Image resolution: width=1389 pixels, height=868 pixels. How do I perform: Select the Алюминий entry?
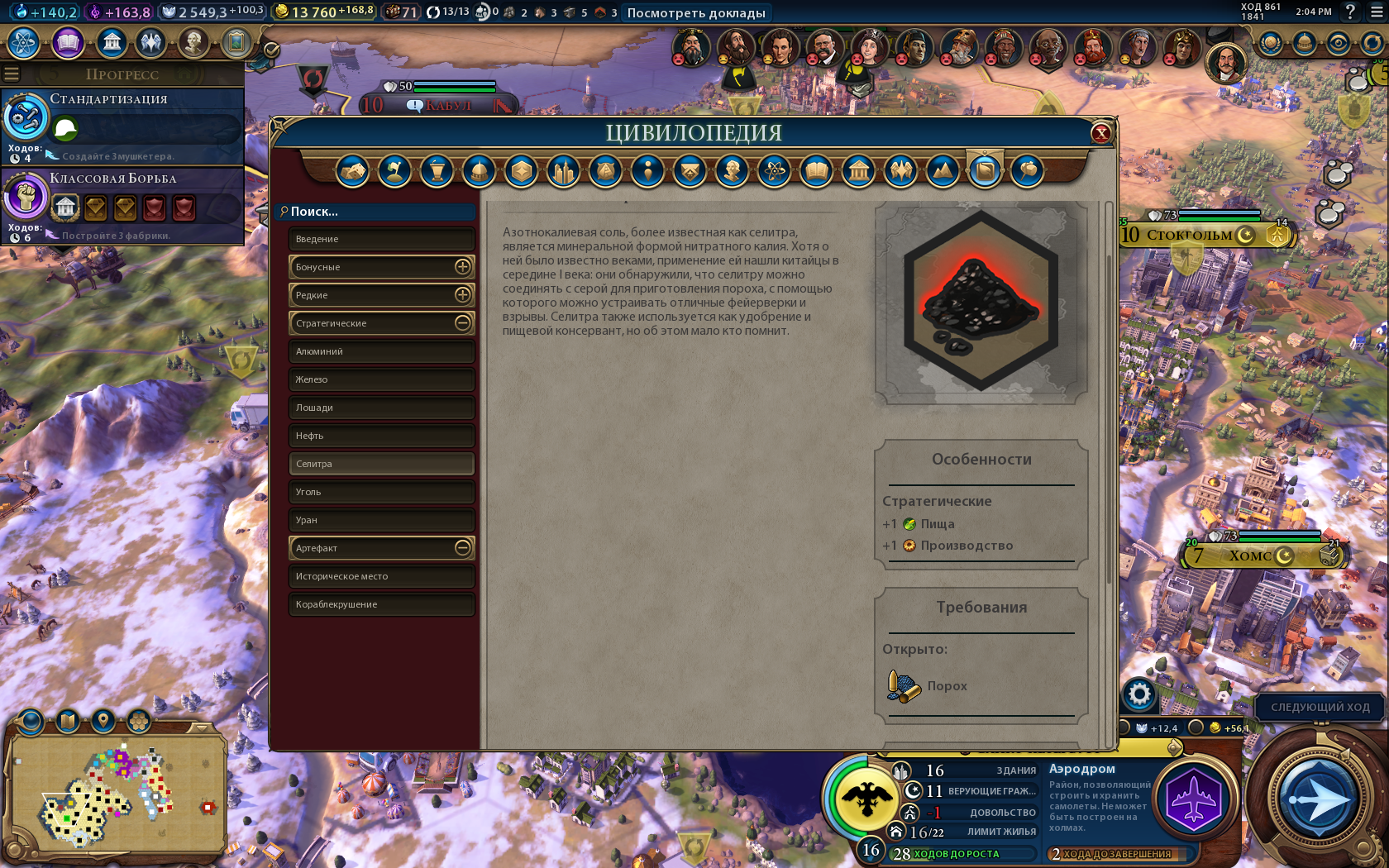tap(381, 351)
